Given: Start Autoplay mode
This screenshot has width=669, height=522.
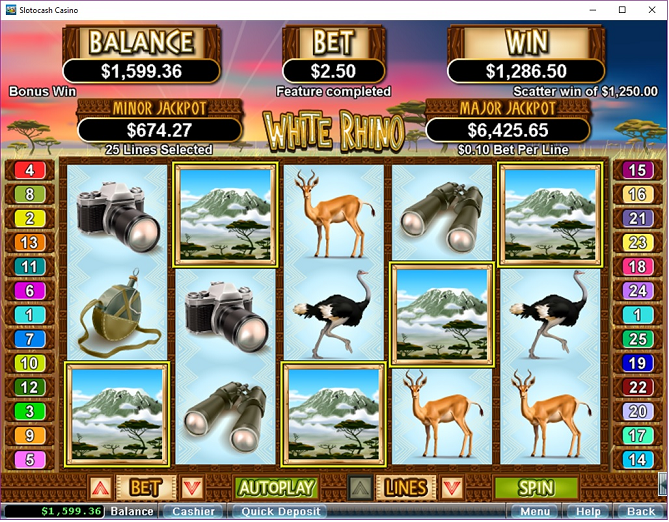Looking at the screenshot, I should point(276,488).
